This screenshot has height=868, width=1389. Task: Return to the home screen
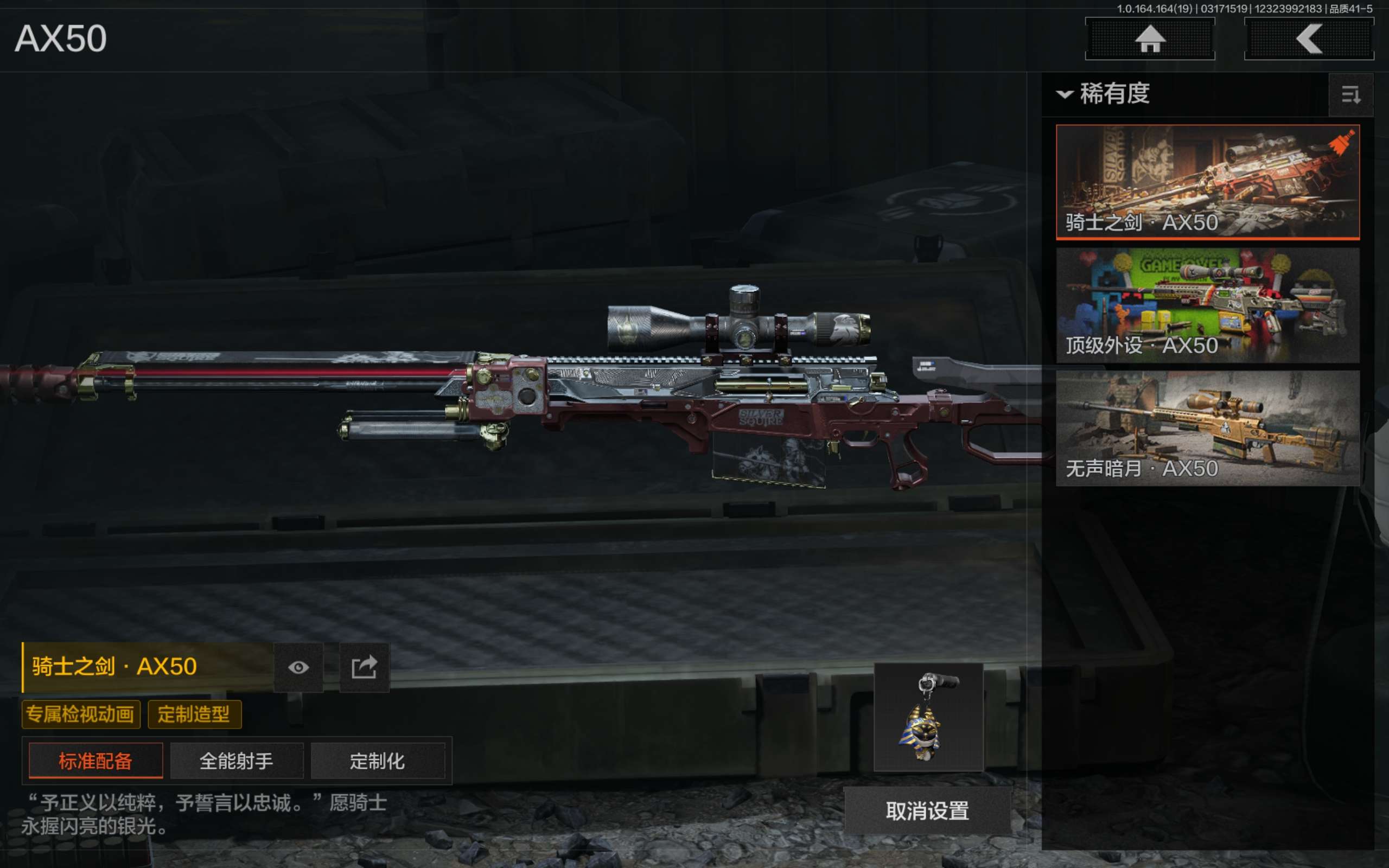coord(1149,39)
